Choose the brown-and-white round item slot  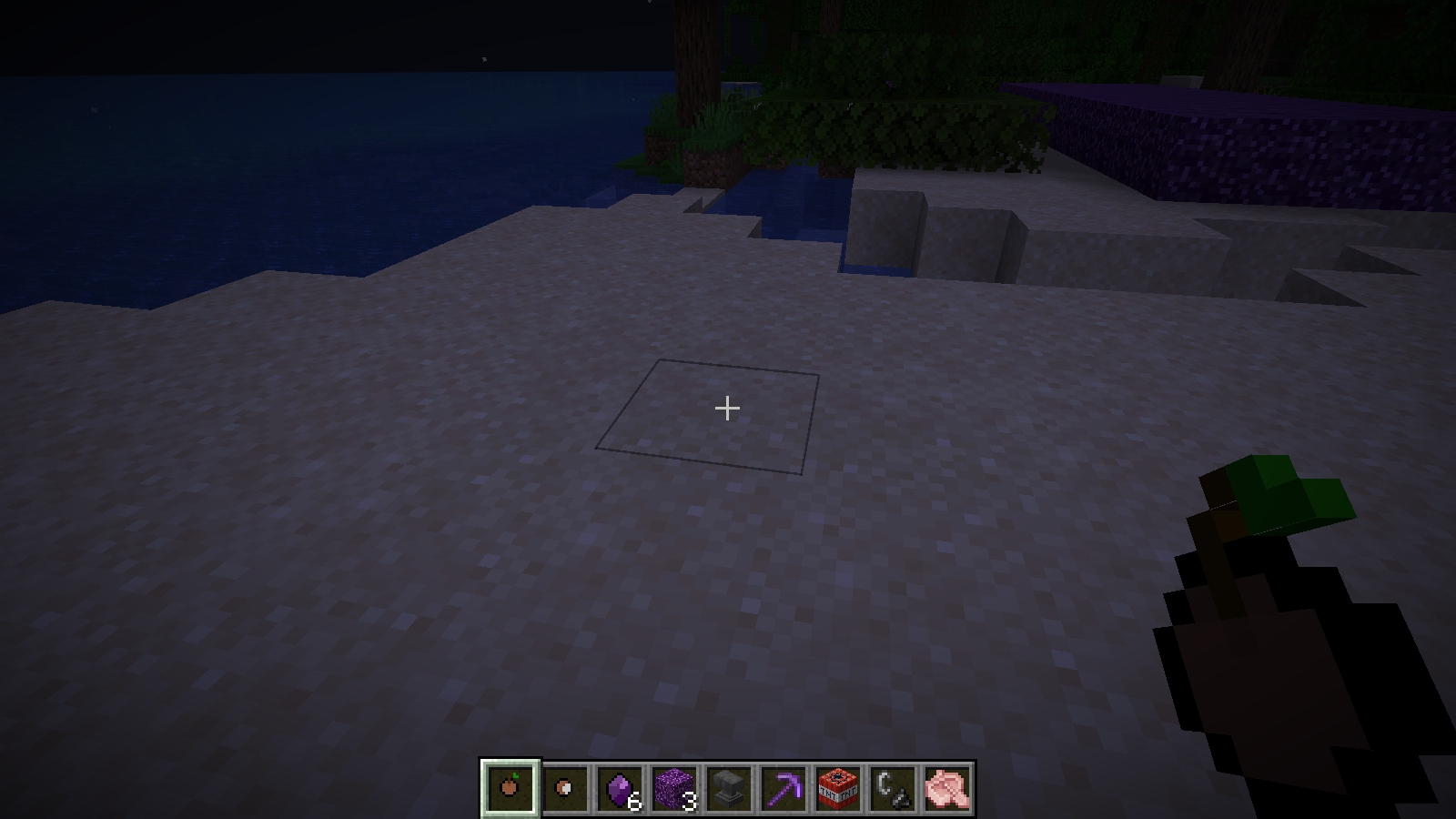point(565,787)
